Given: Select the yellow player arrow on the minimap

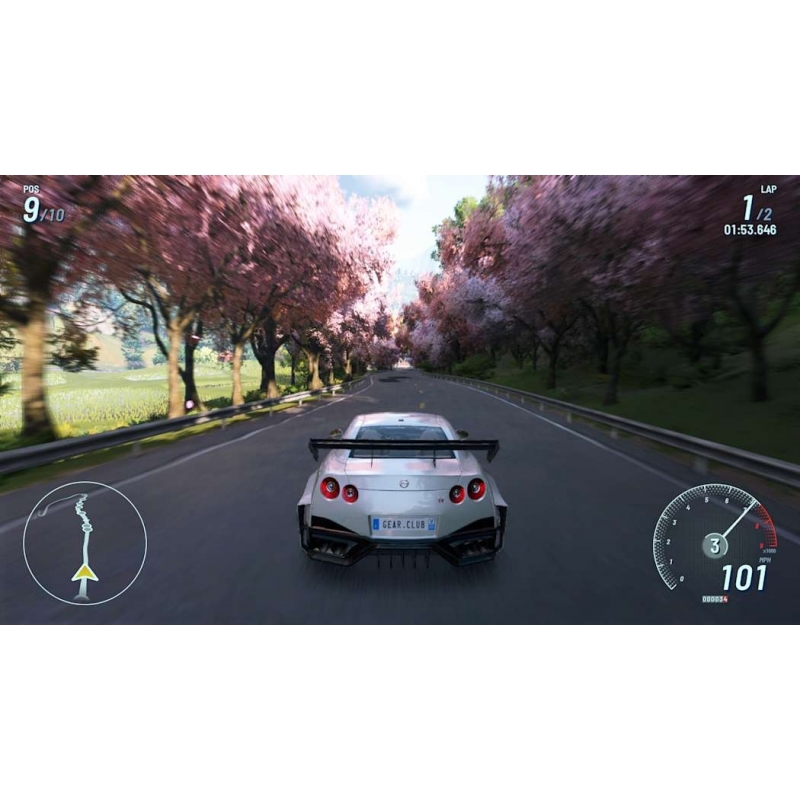Looking at the screenshot, I should [x=85, y=572].
